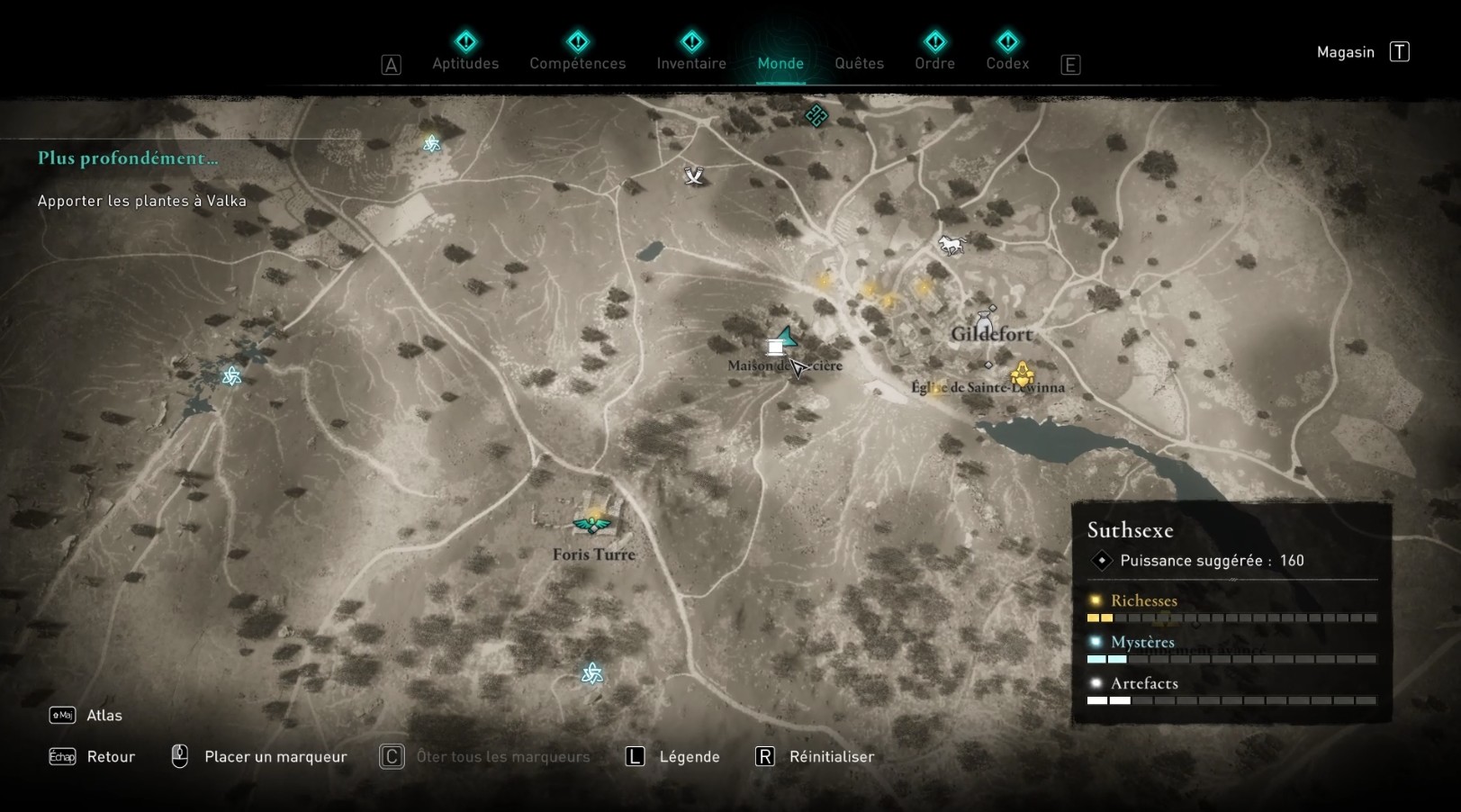Click the teal tattoo shop icon at map top
Viewport: 1461px width, 812px height.
(x=816, y=116)
